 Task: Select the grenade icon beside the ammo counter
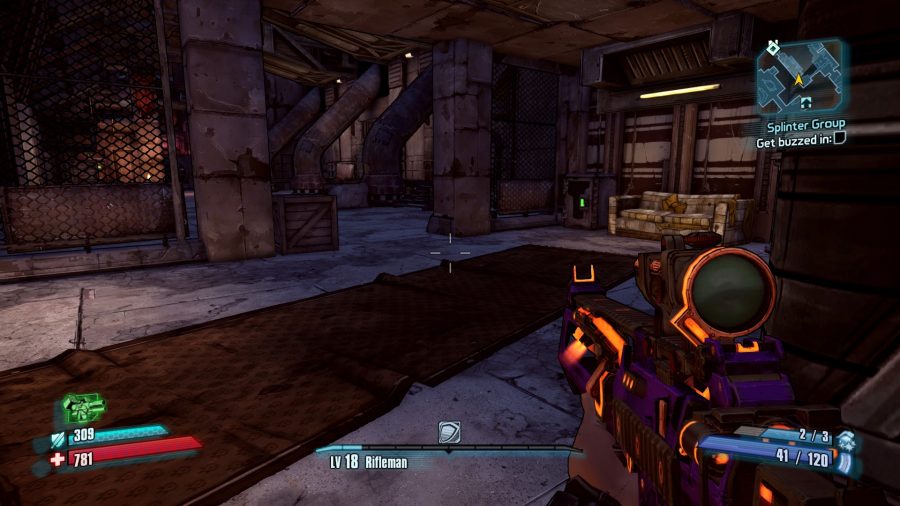click(x=846, y=437)
